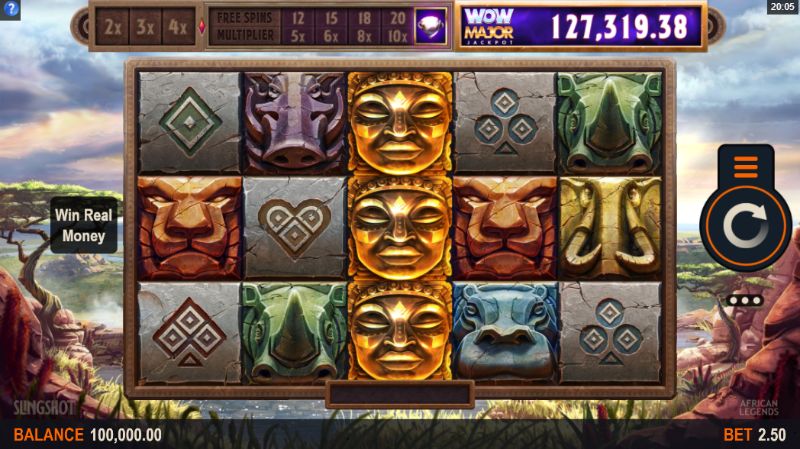Open the question mark help icon
This screenshot has height=449, width=800.
pyautogui.click(x=11, y=9)
